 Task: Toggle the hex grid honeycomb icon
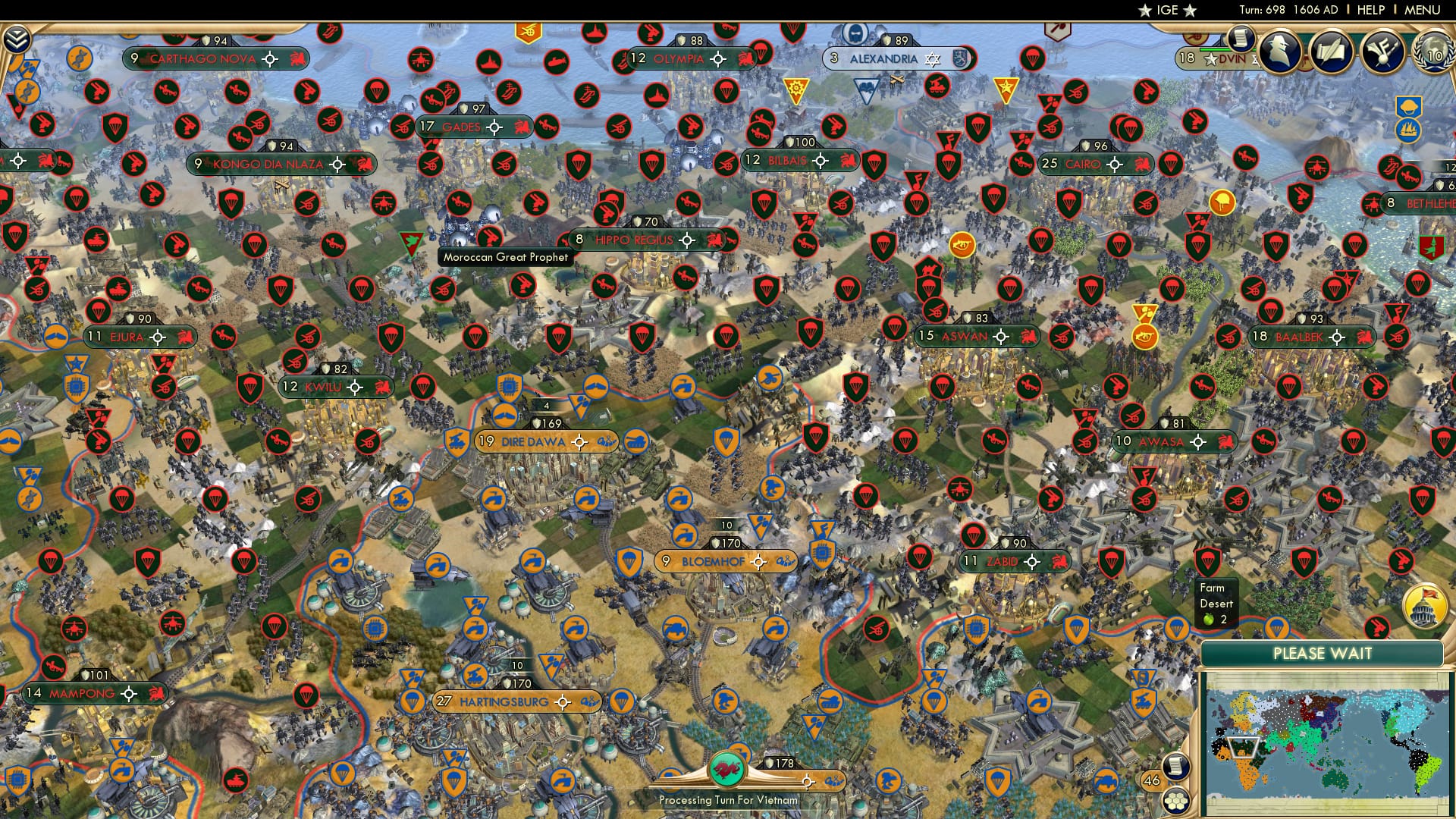tap(1177, 800)
